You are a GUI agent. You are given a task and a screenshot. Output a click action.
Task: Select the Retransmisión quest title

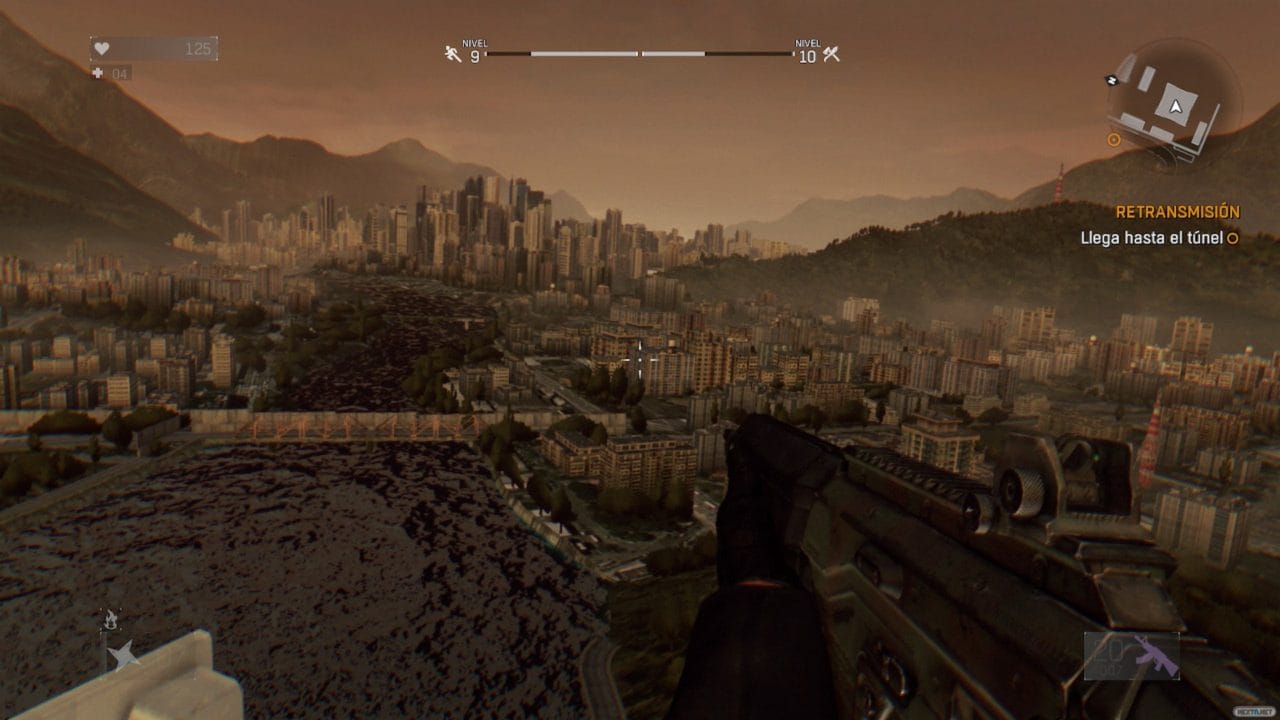(1177, 212)
